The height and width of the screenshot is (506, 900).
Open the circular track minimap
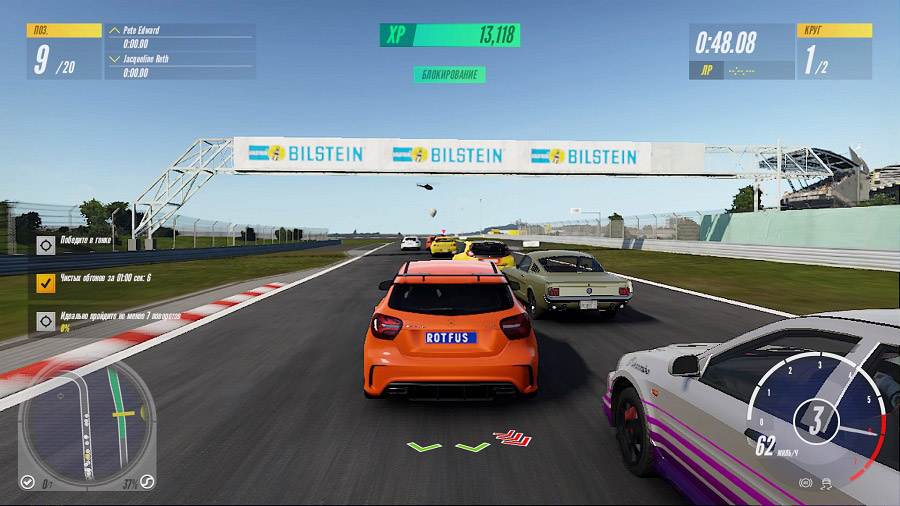[88, 419]
